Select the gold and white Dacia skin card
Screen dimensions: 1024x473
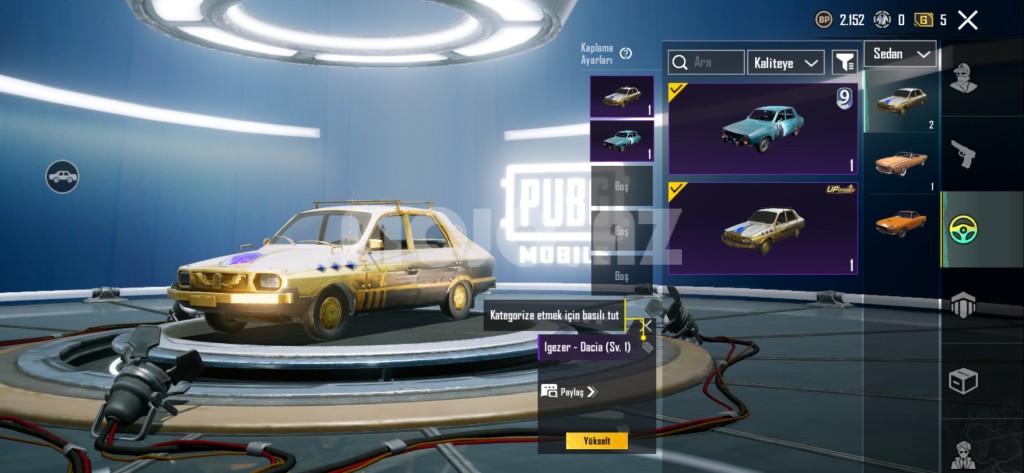tap(763, 227)
